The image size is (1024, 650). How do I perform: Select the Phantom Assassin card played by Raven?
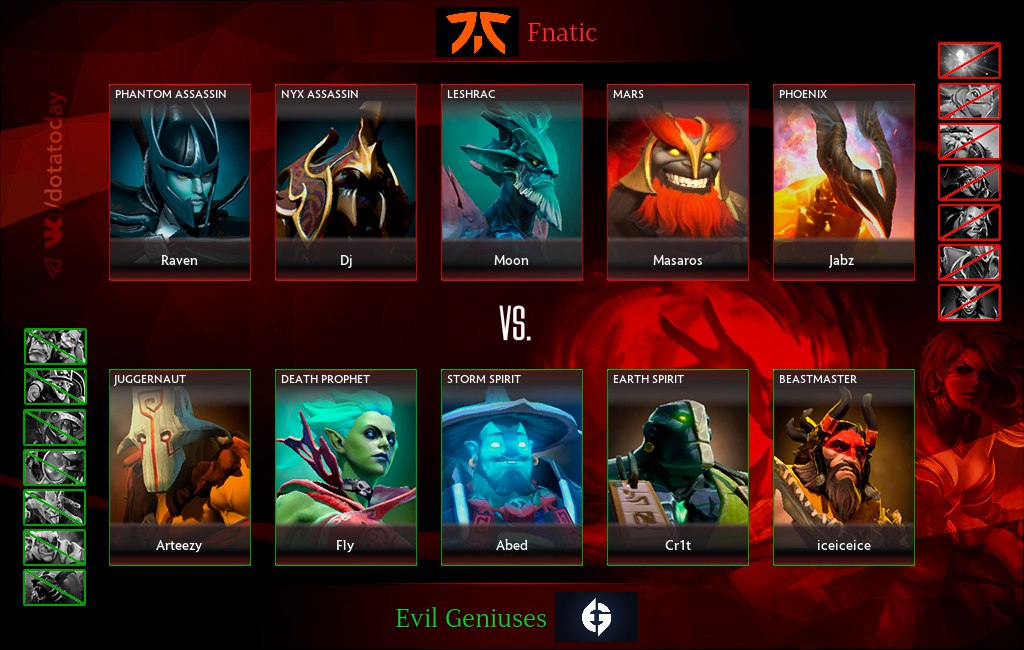coord(180,182)
